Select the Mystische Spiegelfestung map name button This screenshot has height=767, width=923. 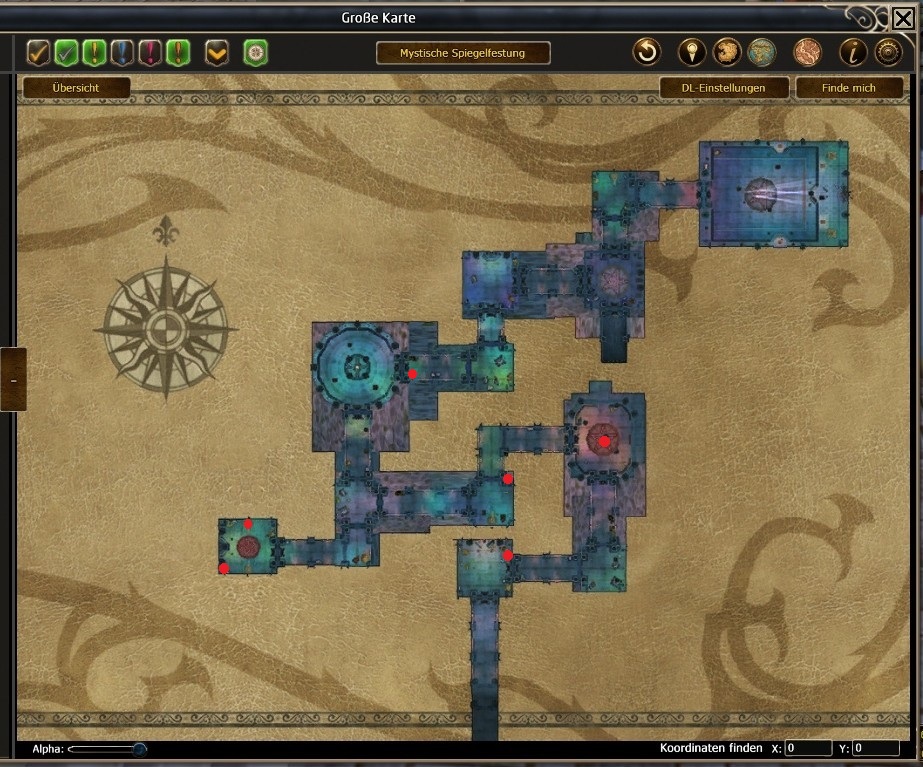462,53
